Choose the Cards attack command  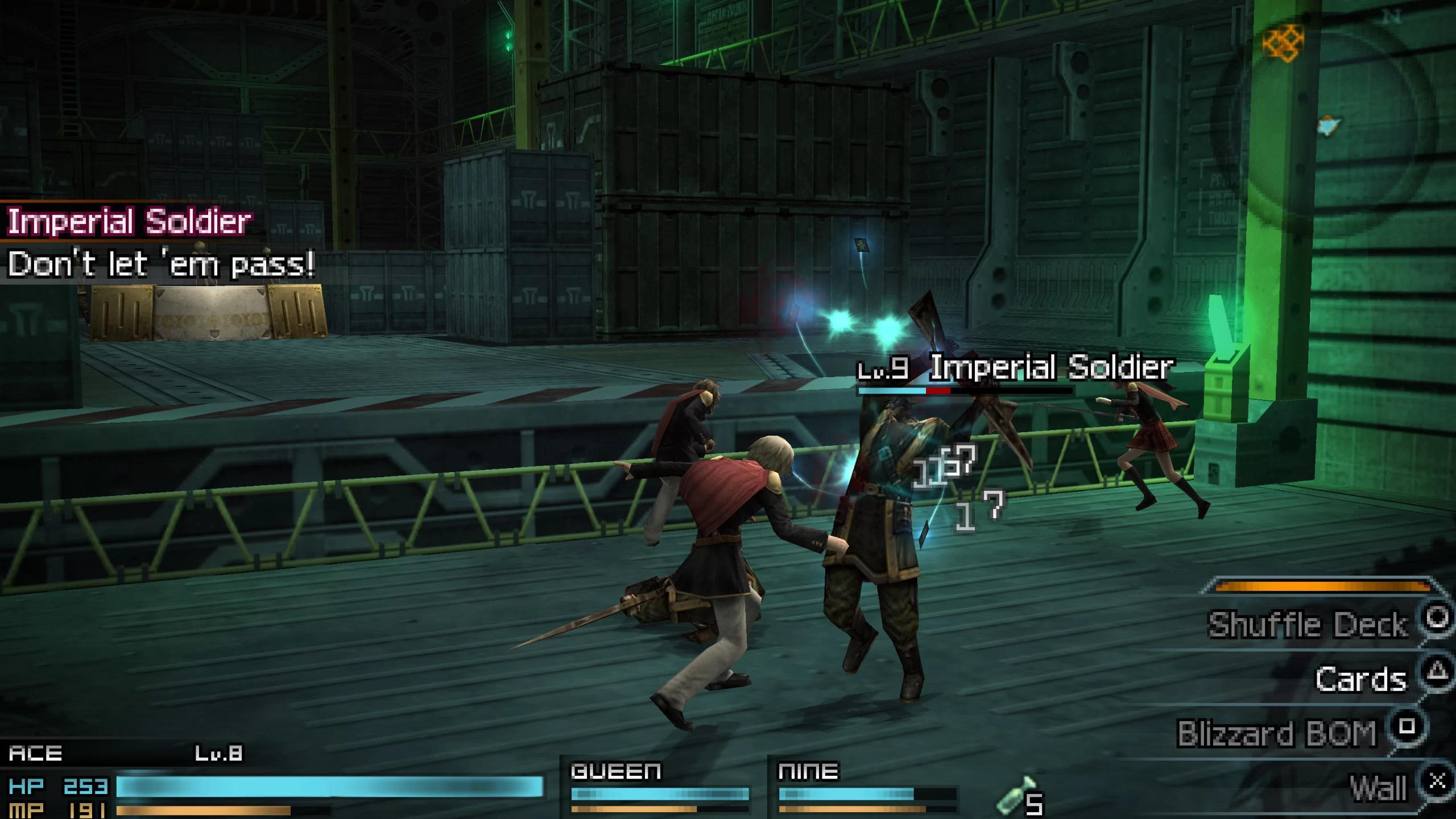pos(1360,679)
